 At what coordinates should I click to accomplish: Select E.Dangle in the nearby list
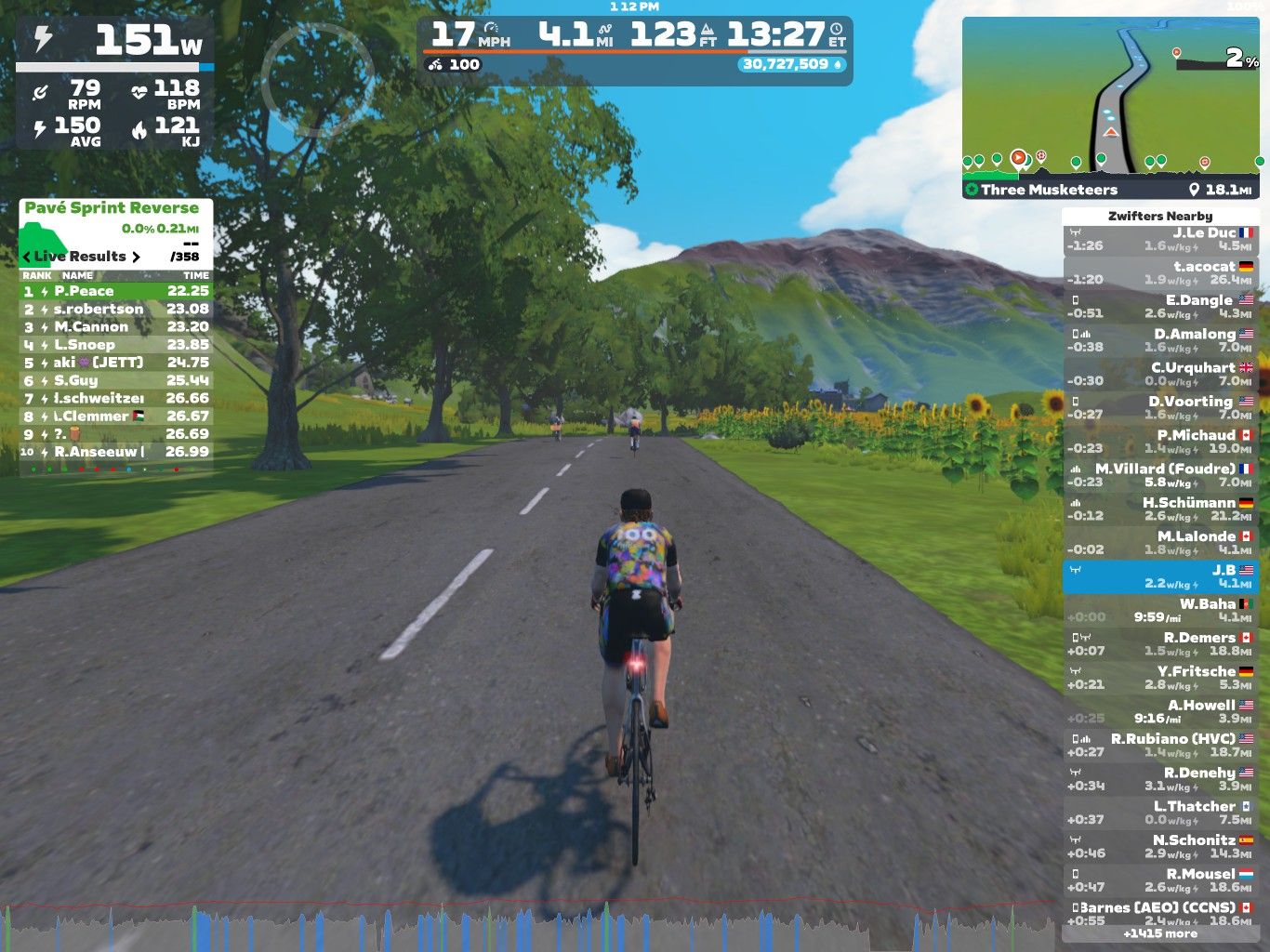pyautogui.click(x=1160, y=307)
